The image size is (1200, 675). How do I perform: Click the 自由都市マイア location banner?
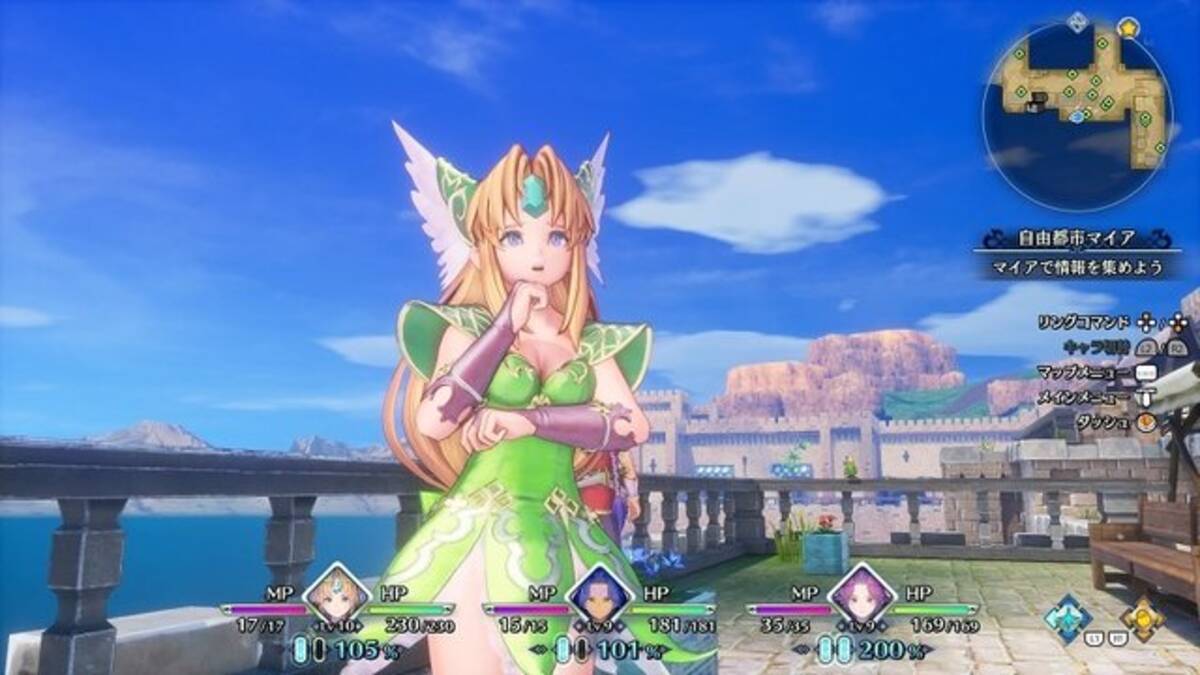click(x=1076, y=239)
